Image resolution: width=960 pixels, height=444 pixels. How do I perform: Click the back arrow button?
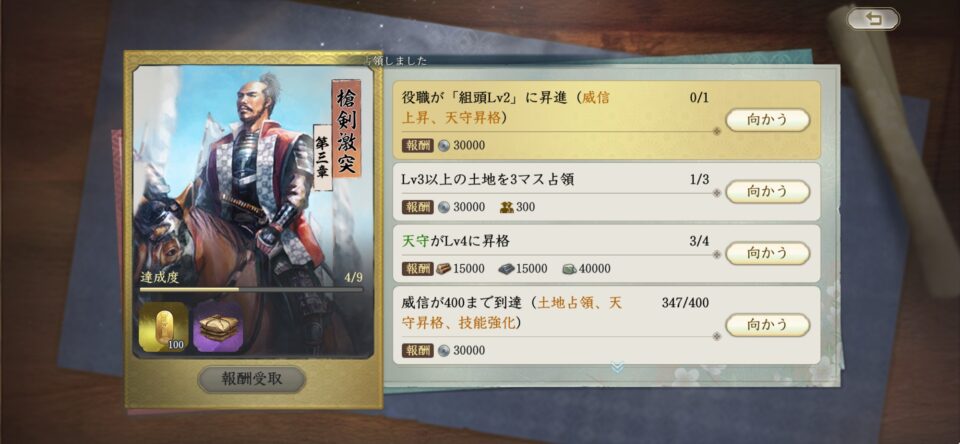point(873,19)
